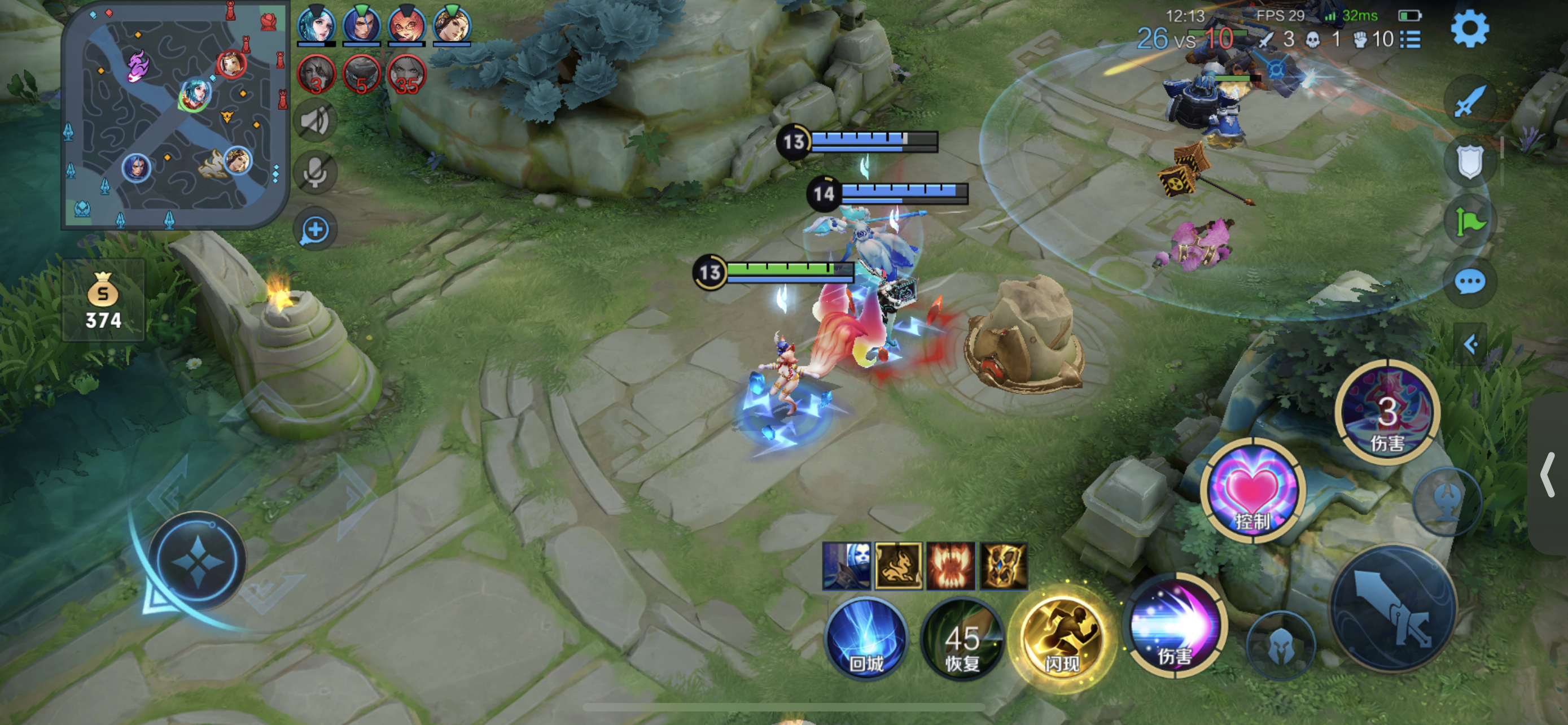This screenshot has height=725, width=1568.
Task: Toggle the microphone voice chat button
Action: click(x=316, y=173)
